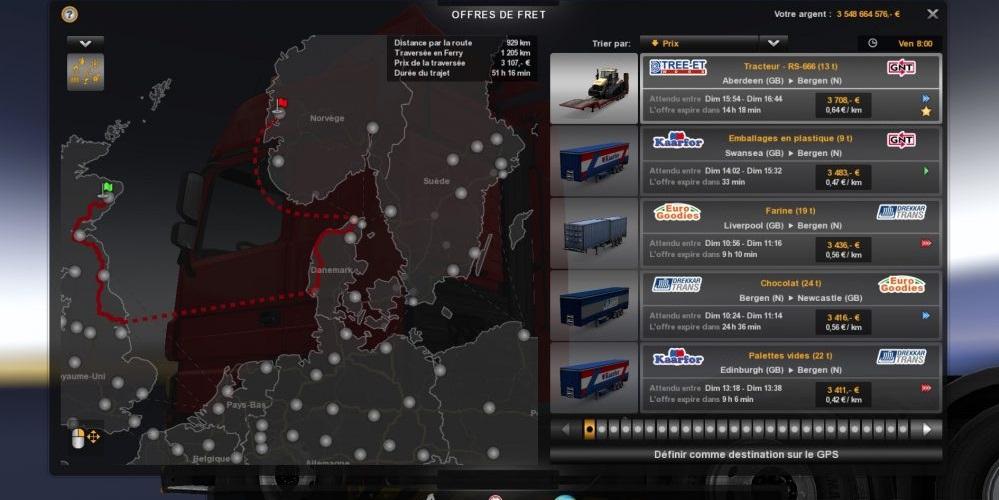Toggle the map route filter icon
This screenshot has height=500, width=999.
click(x=85, y=72)
